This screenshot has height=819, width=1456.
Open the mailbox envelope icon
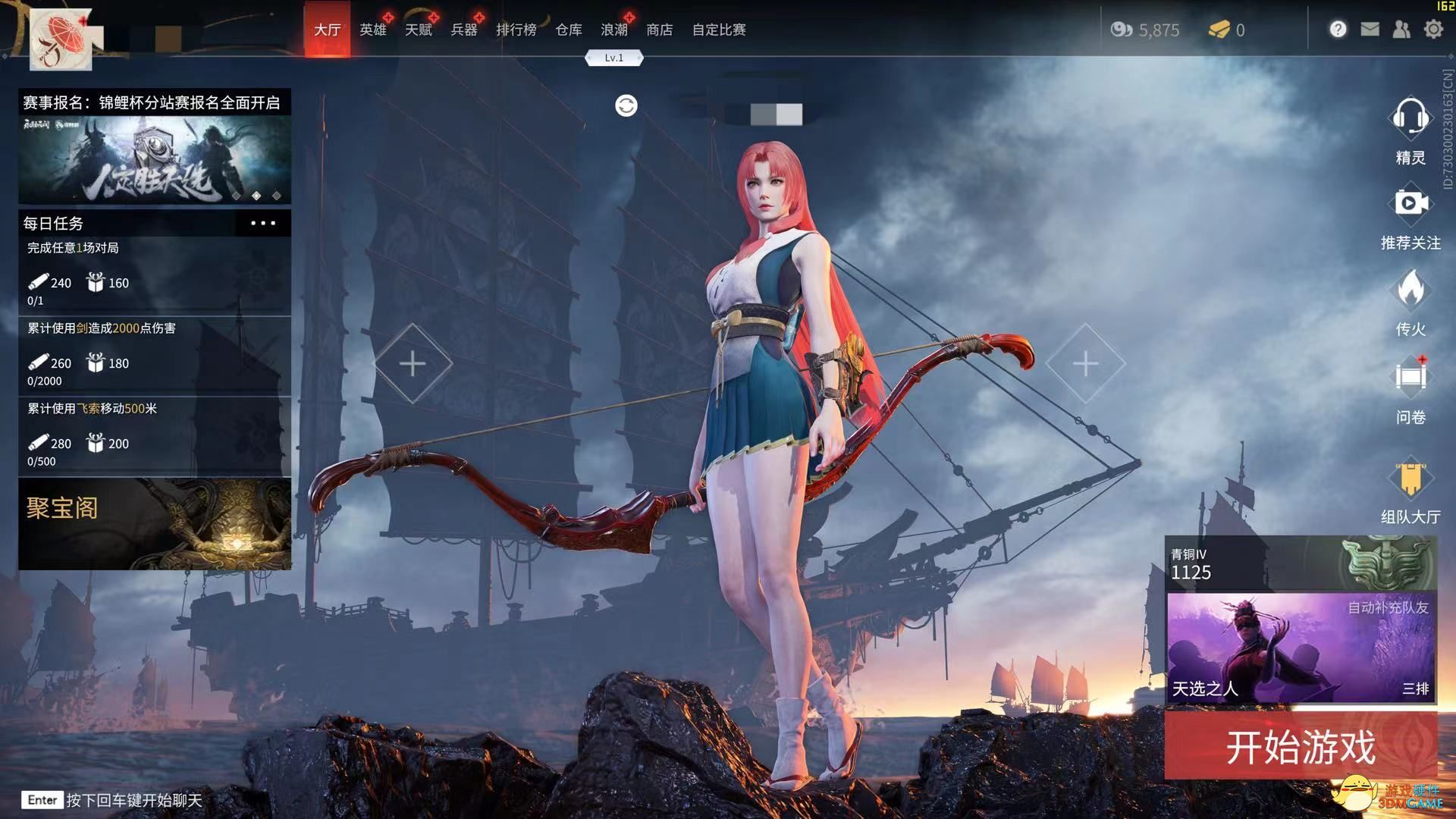tap(1370, 29)
